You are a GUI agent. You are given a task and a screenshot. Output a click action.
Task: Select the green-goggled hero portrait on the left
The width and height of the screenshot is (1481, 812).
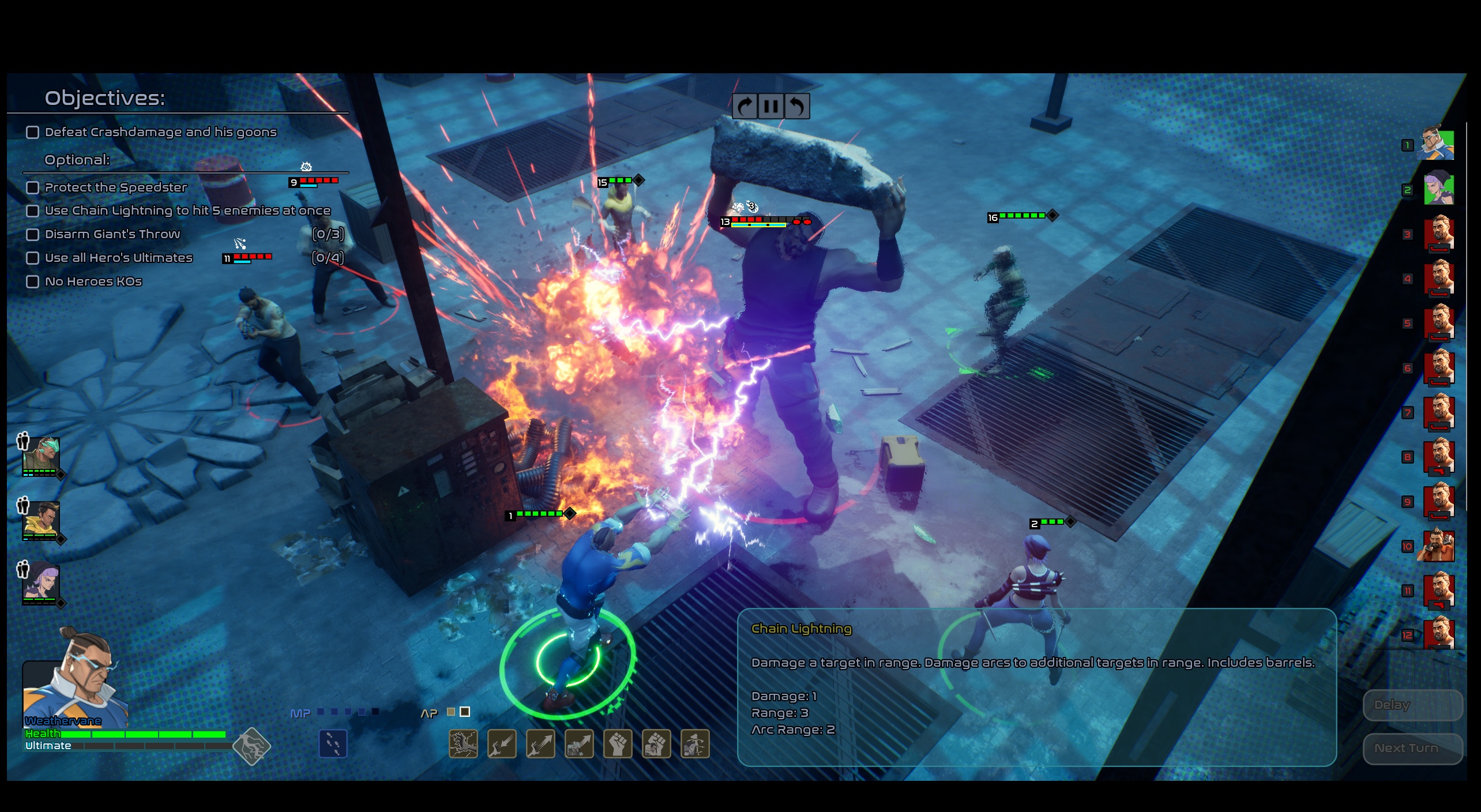(40, 454)
